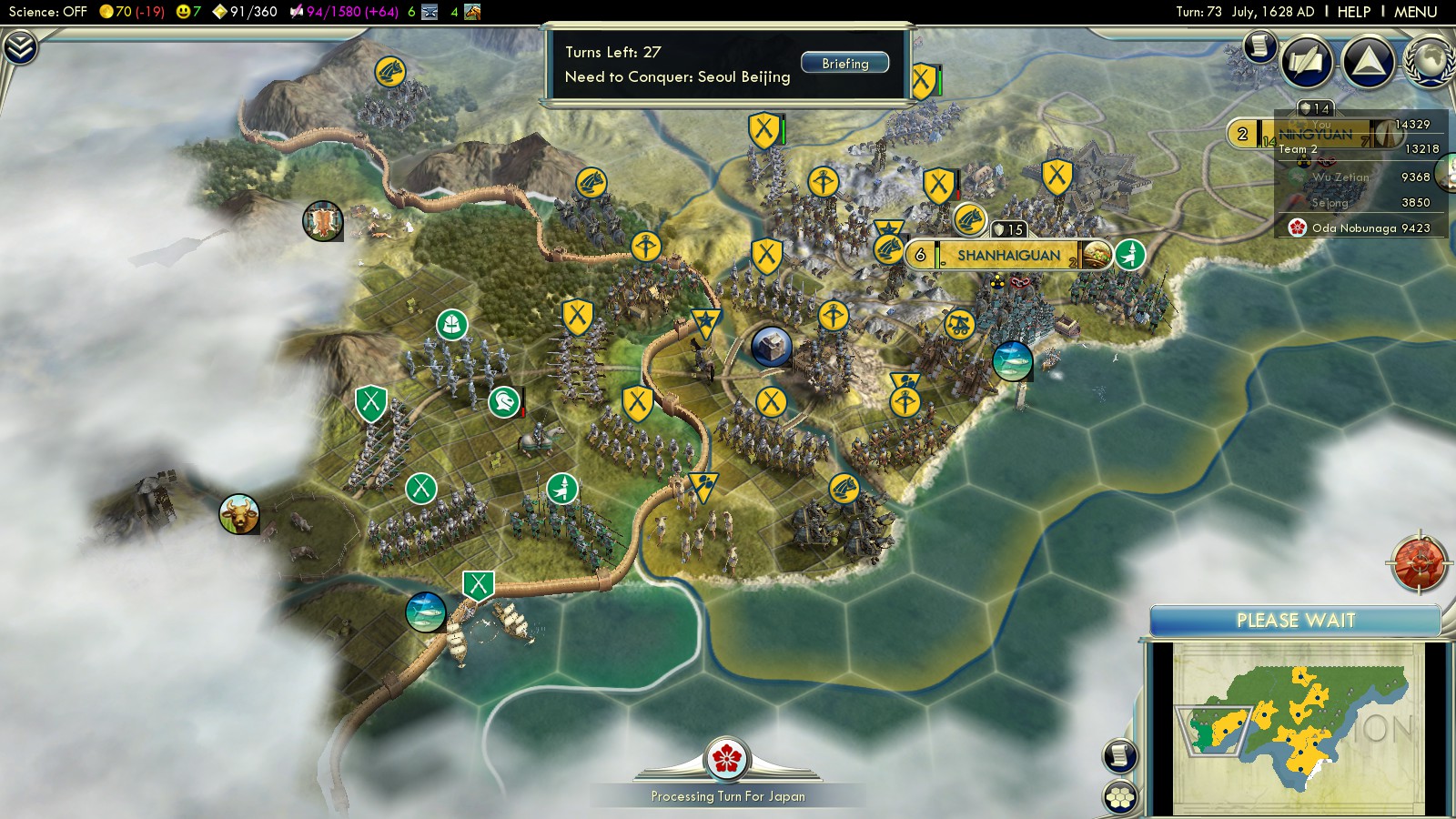Open the HELP Civilopedia
This screenshot has width=1456, height=819.
tap(1353, 12)
